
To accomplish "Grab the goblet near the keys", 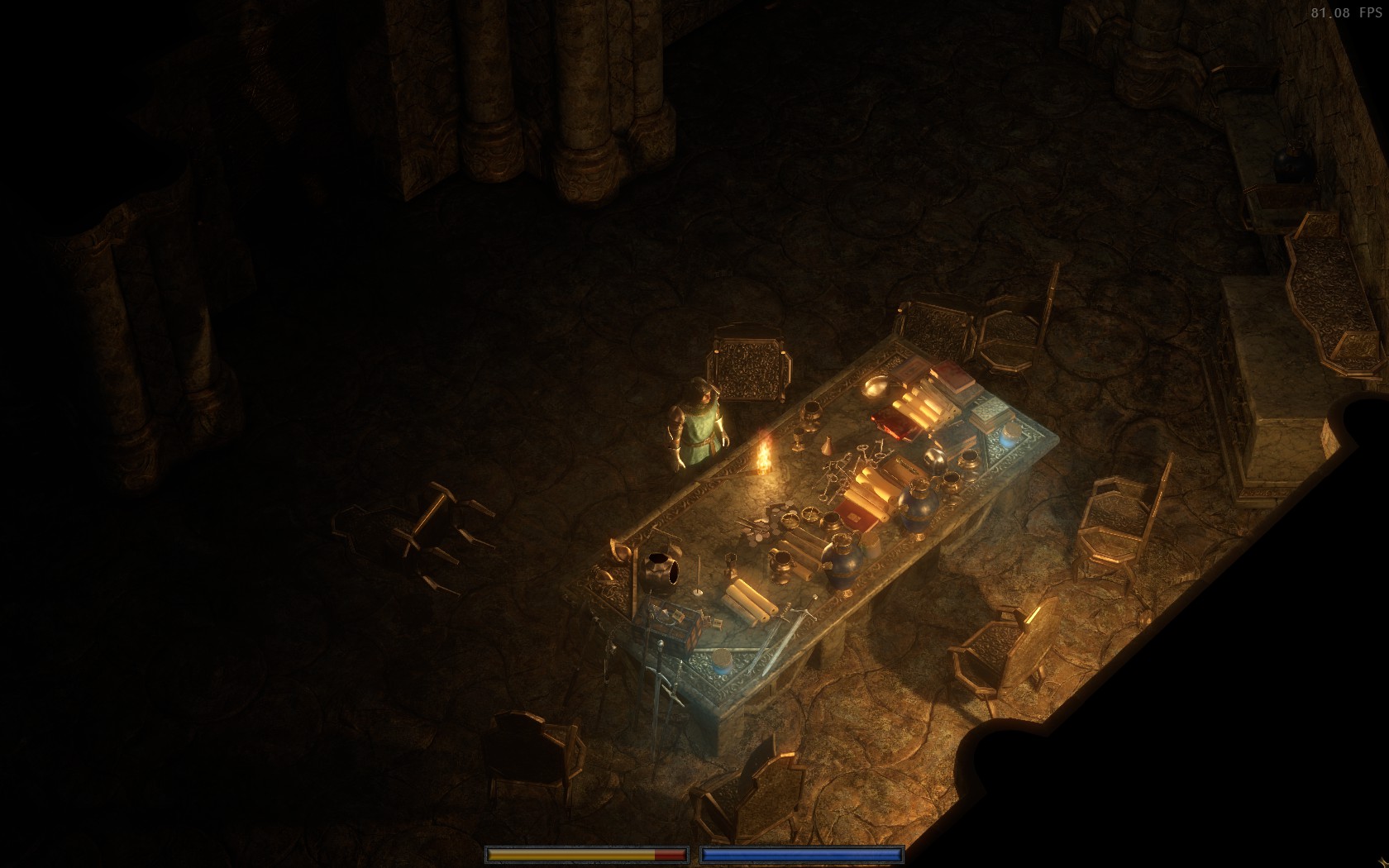I will pyautogui.click(x=797, y=441).
